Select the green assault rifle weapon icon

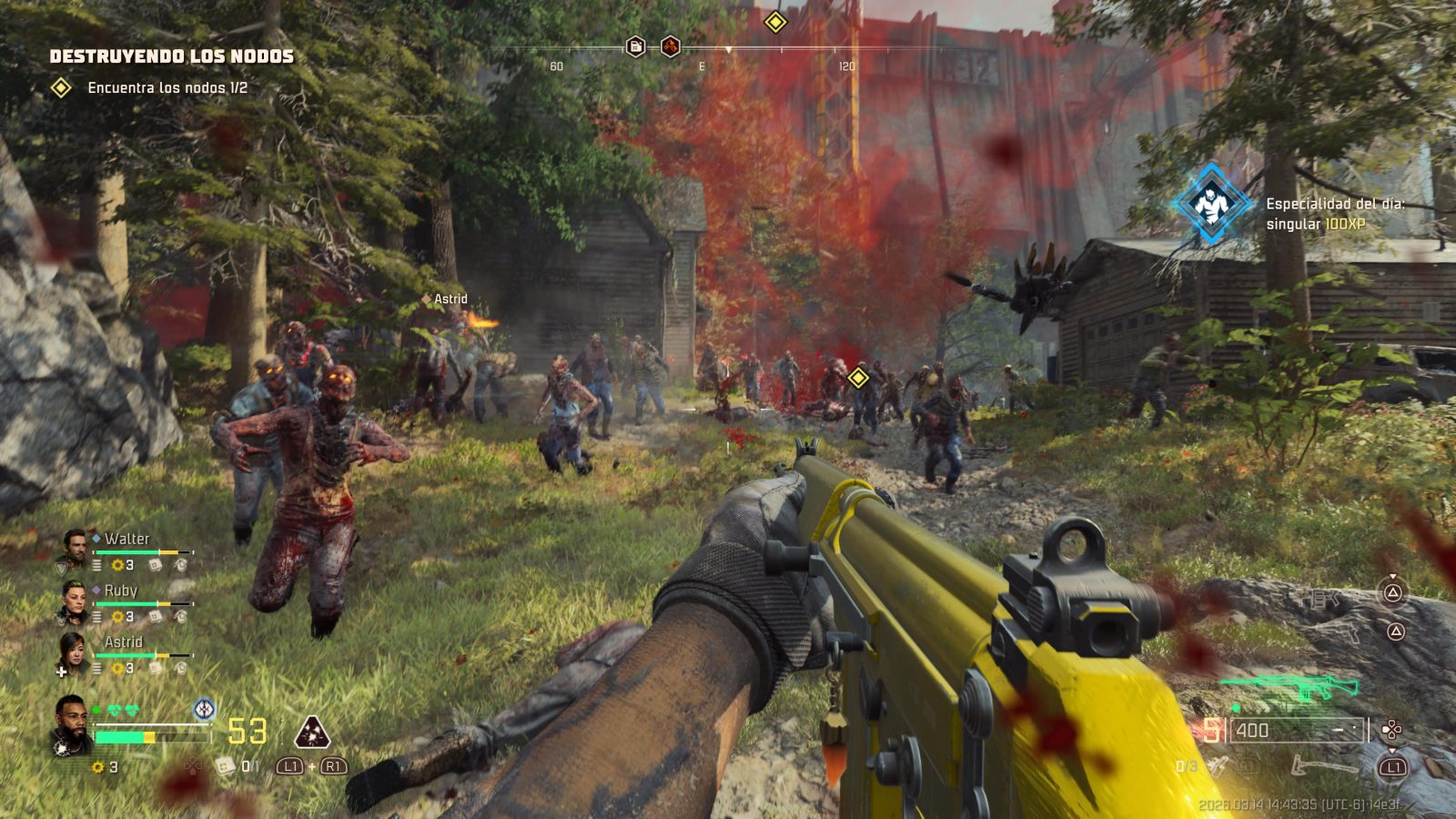1292,689
